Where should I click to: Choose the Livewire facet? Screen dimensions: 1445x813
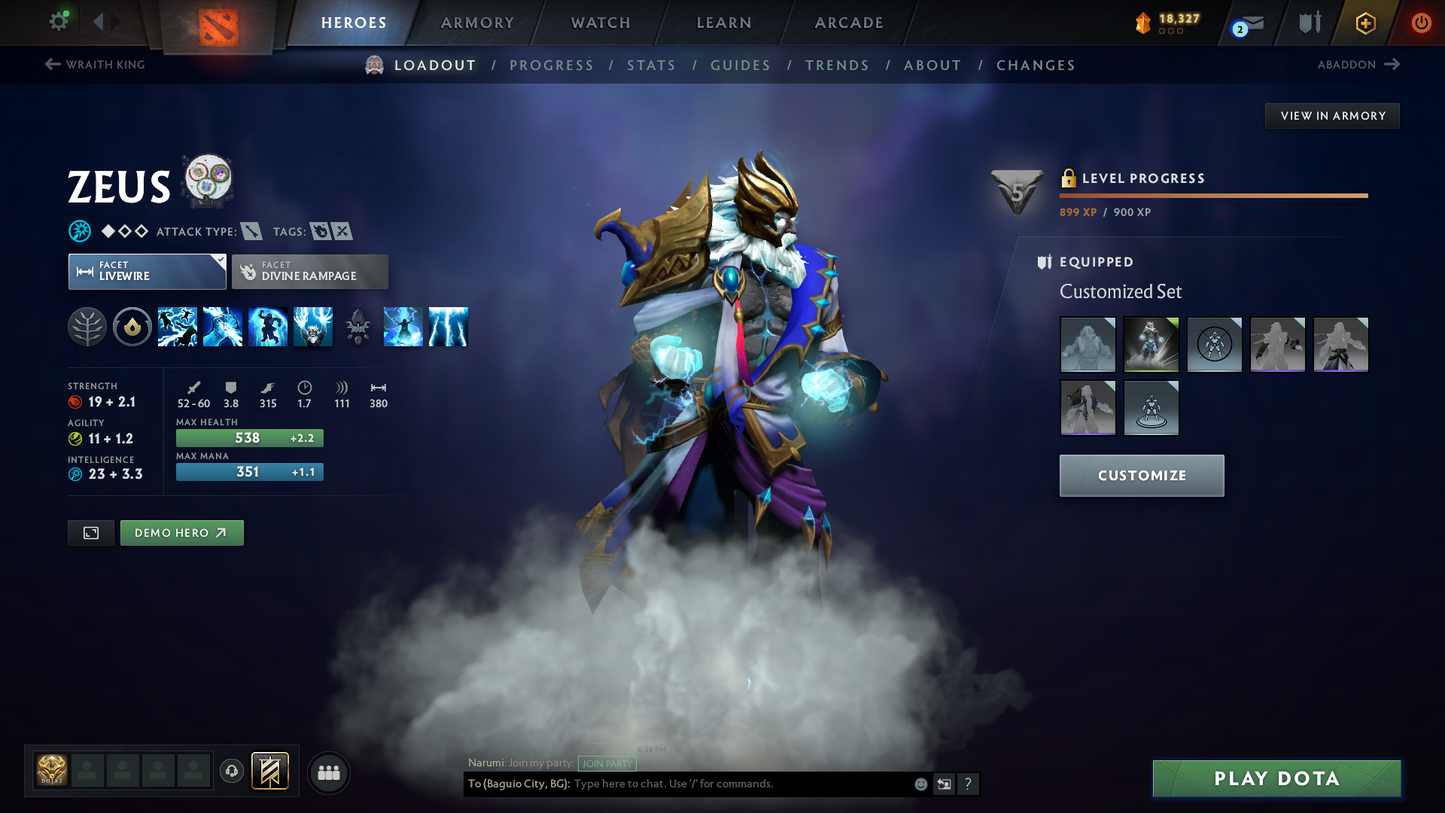pyautogui.click(x=147, y=271)
